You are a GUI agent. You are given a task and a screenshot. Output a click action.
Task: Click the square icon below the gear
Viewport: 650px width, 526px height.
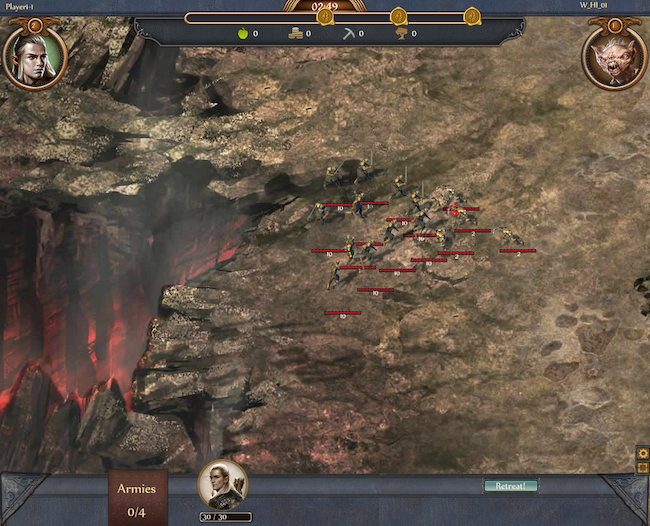642,468
